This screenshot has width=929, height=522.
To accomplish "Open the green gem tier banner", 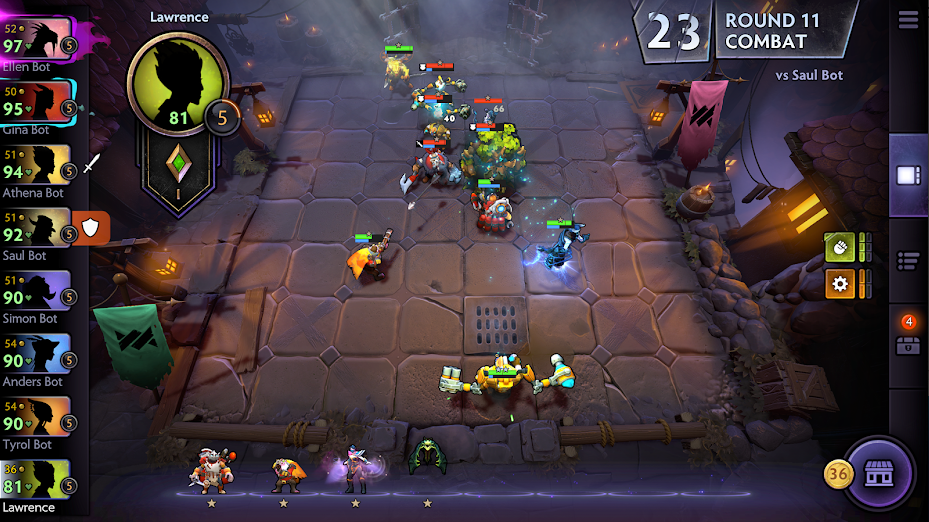I will (179, 172).
